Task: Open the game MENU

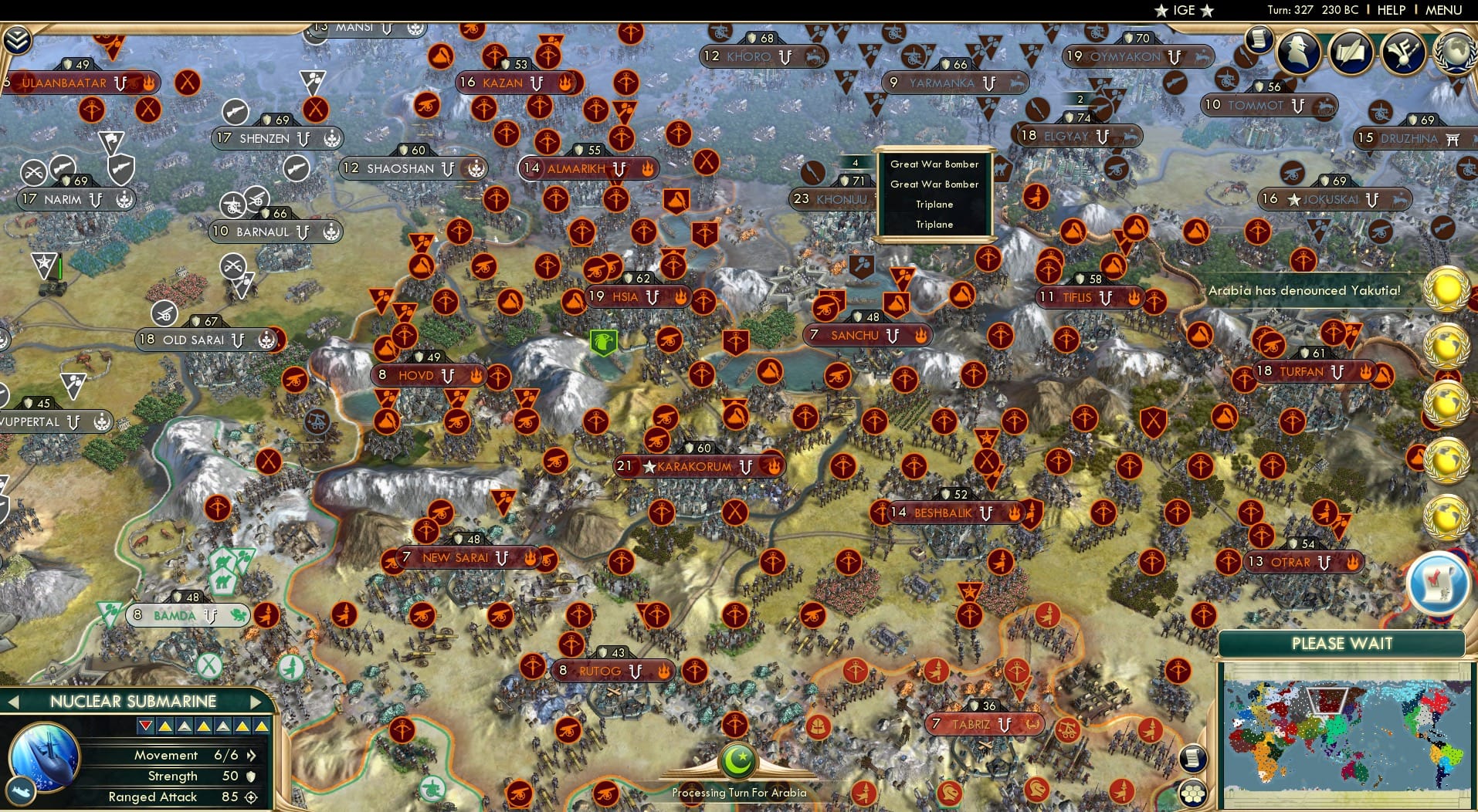Action: [x=1444, y=10]
